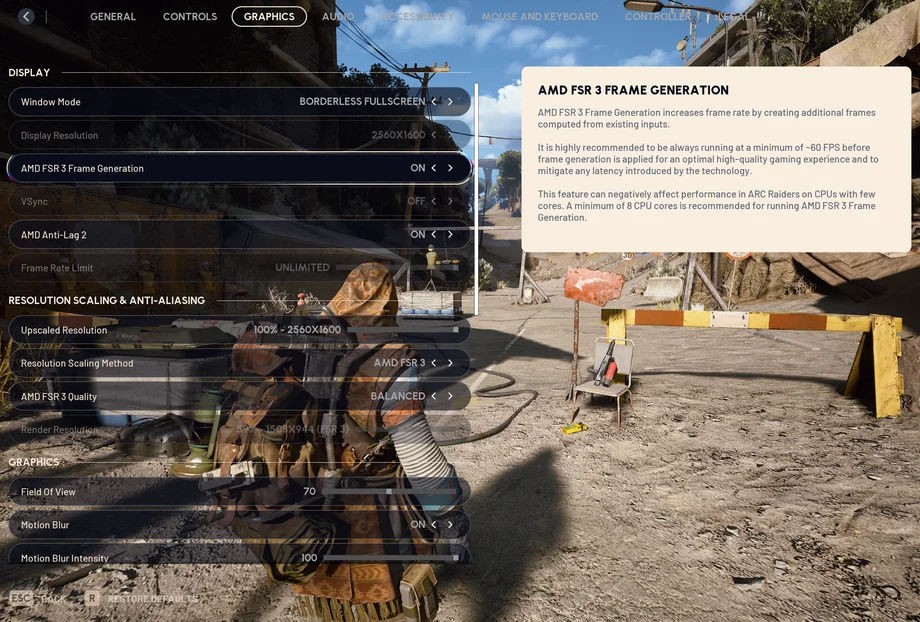Open the Controller settings tab
The height and width of the screenshot is (622, 920).
pyautogui.click(x=657, y=17)
